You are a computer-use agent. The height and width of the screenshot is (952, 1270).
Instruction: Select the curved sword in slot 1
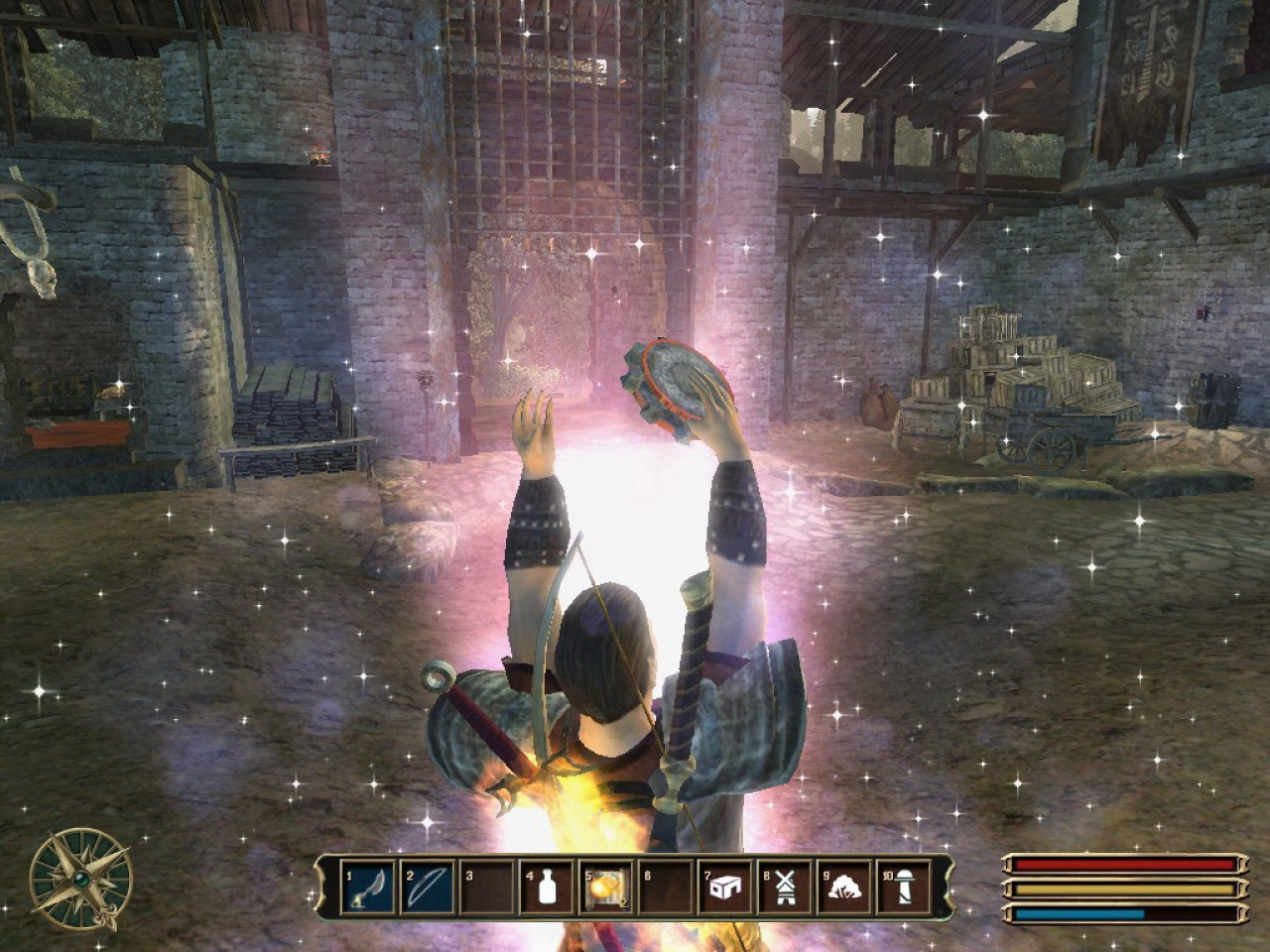[369, 887]
